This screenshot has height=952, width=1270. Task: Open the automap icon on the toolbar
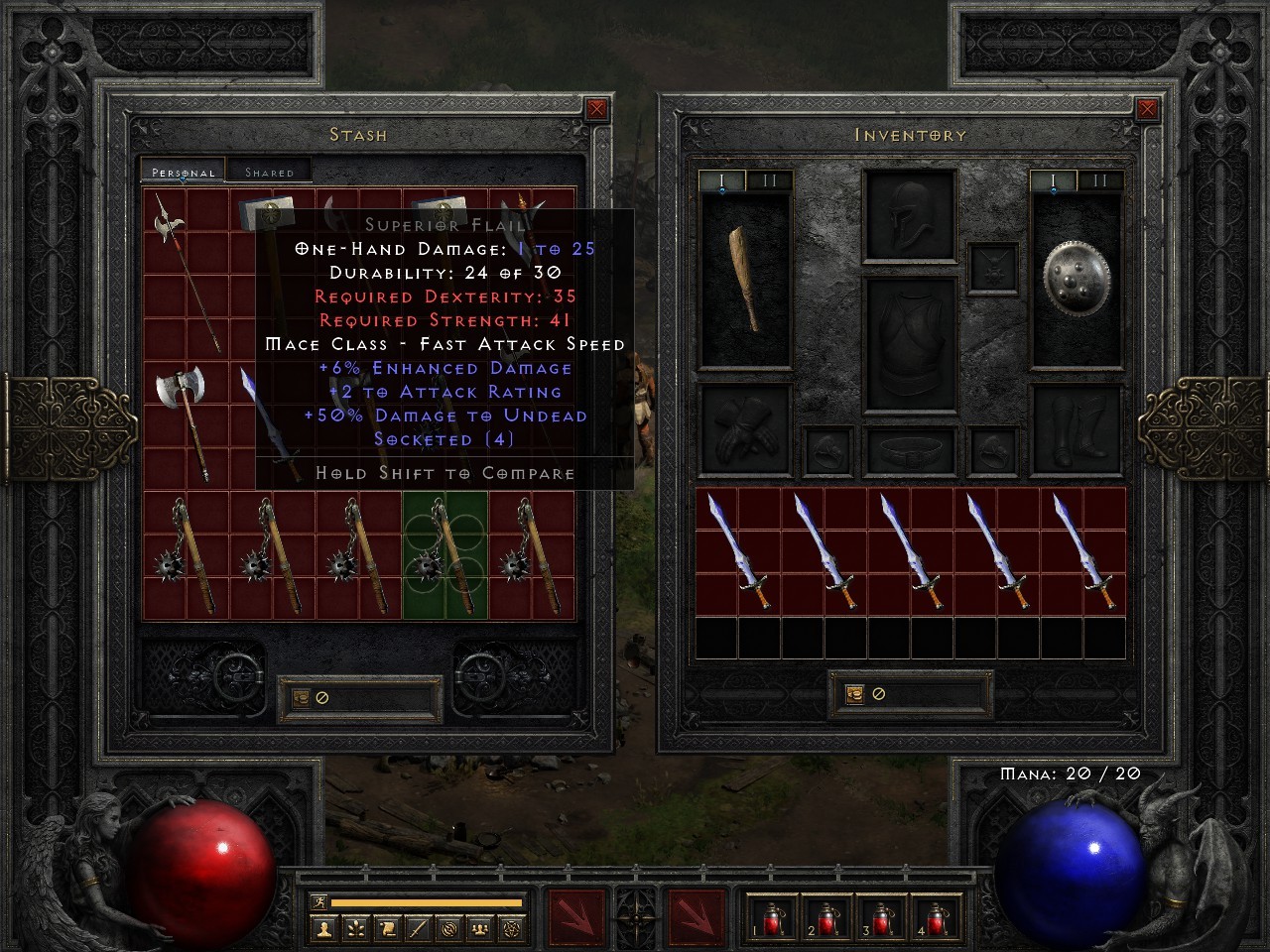coord(449,930)
